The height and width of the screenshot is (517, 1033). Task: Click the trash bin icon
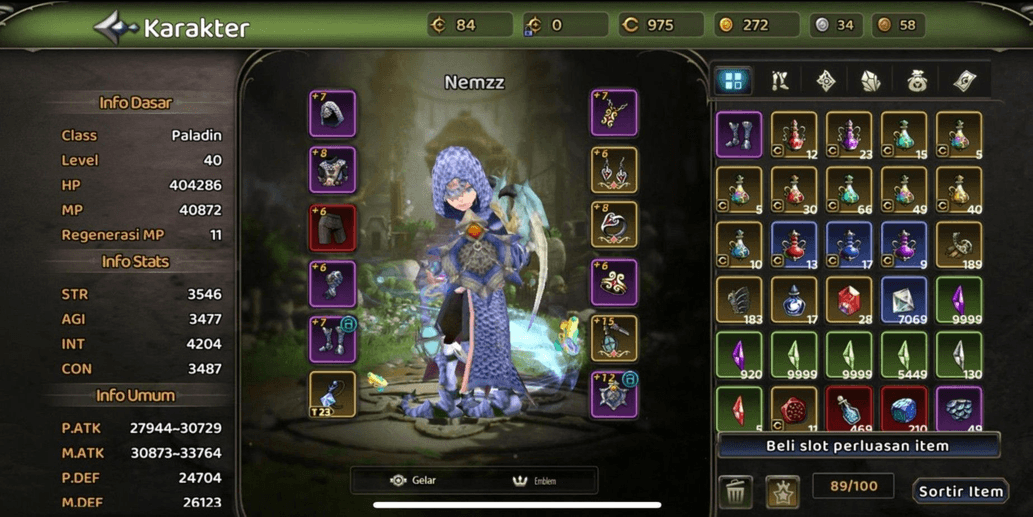736,490
